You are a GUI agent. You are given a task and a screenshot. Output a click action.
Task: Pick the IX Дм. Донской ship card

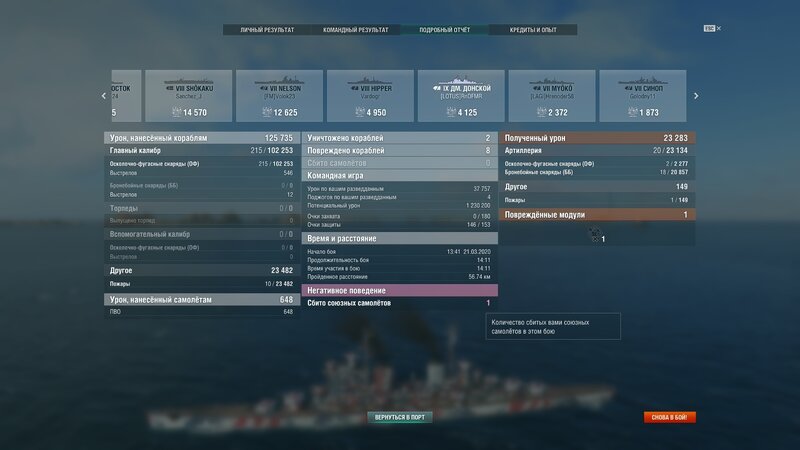tap(461, 96)
